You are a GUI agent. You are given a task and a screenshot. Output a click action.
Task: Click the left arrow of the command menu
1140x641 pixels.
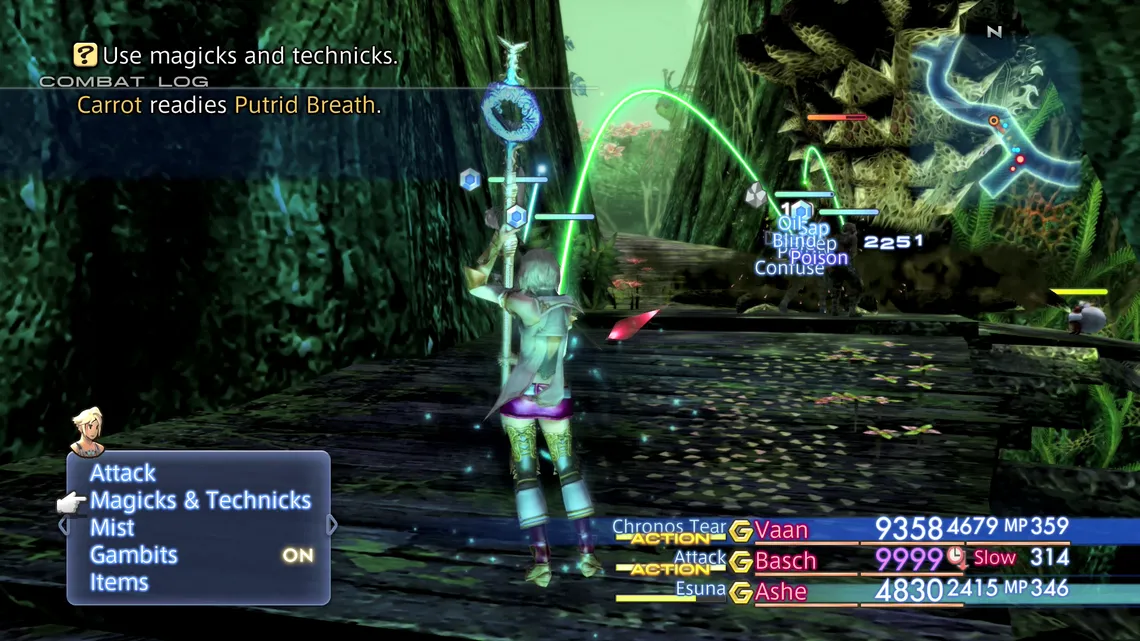pyautogui.click(x=63, y=525)
